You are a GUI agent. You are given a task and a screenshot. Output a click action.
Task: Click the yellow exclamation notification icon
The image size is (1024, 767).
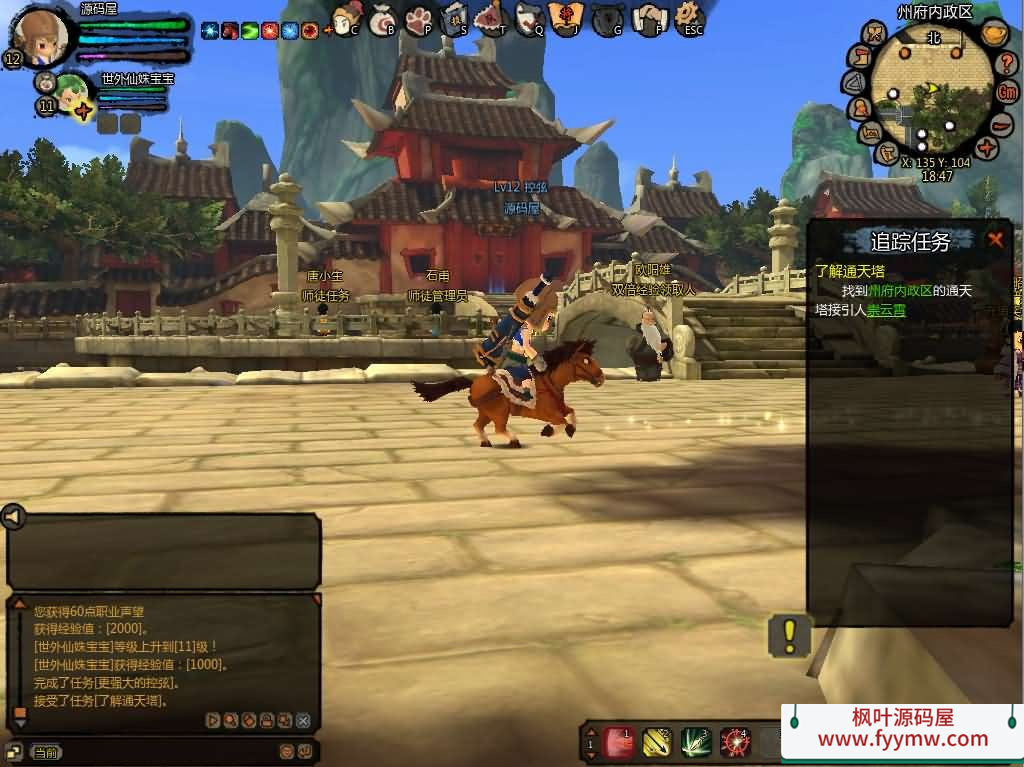click(789, 634)
